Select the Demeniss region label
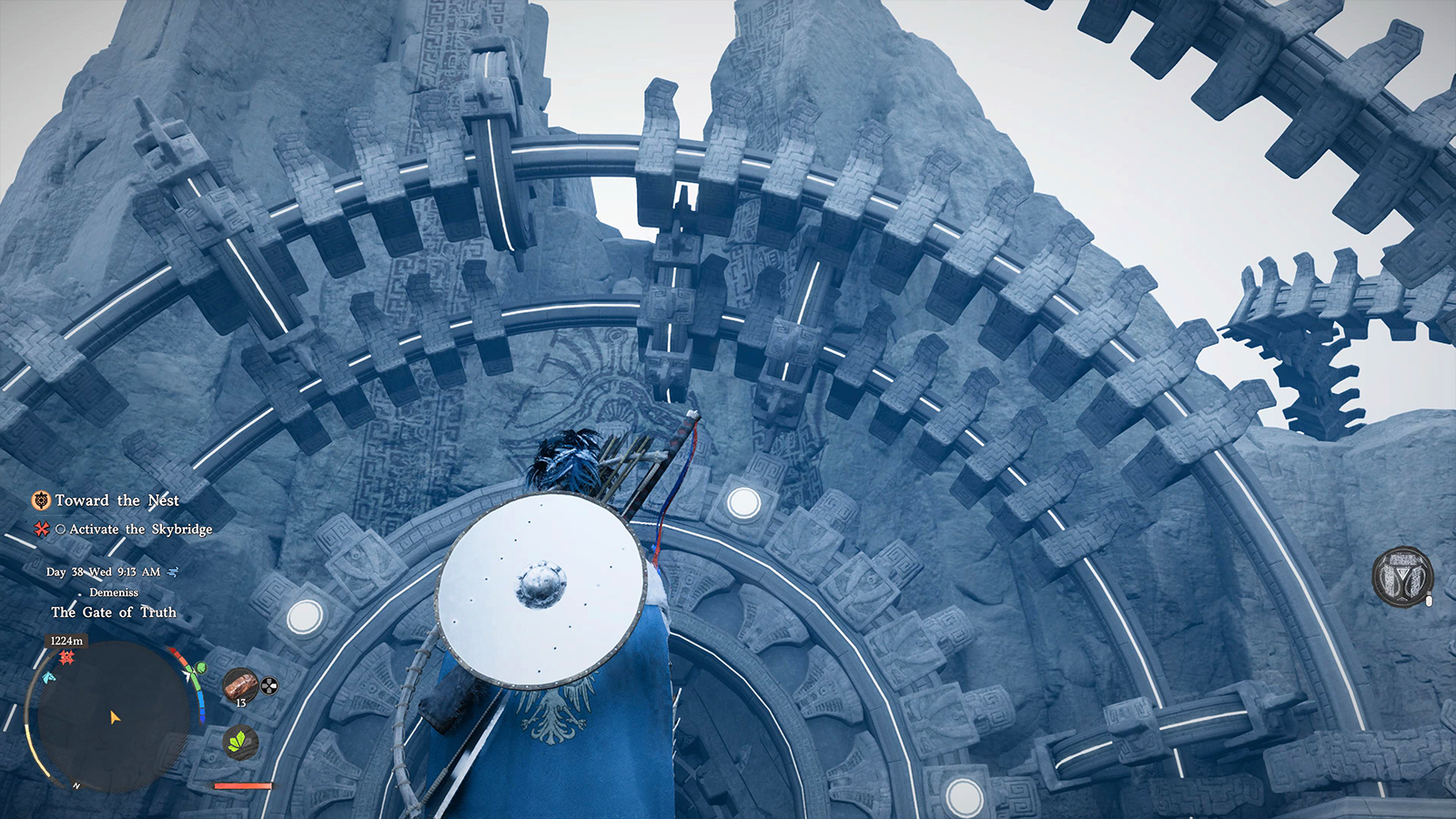The width and height of the screenshot is (1456, 819). (112, 591)
